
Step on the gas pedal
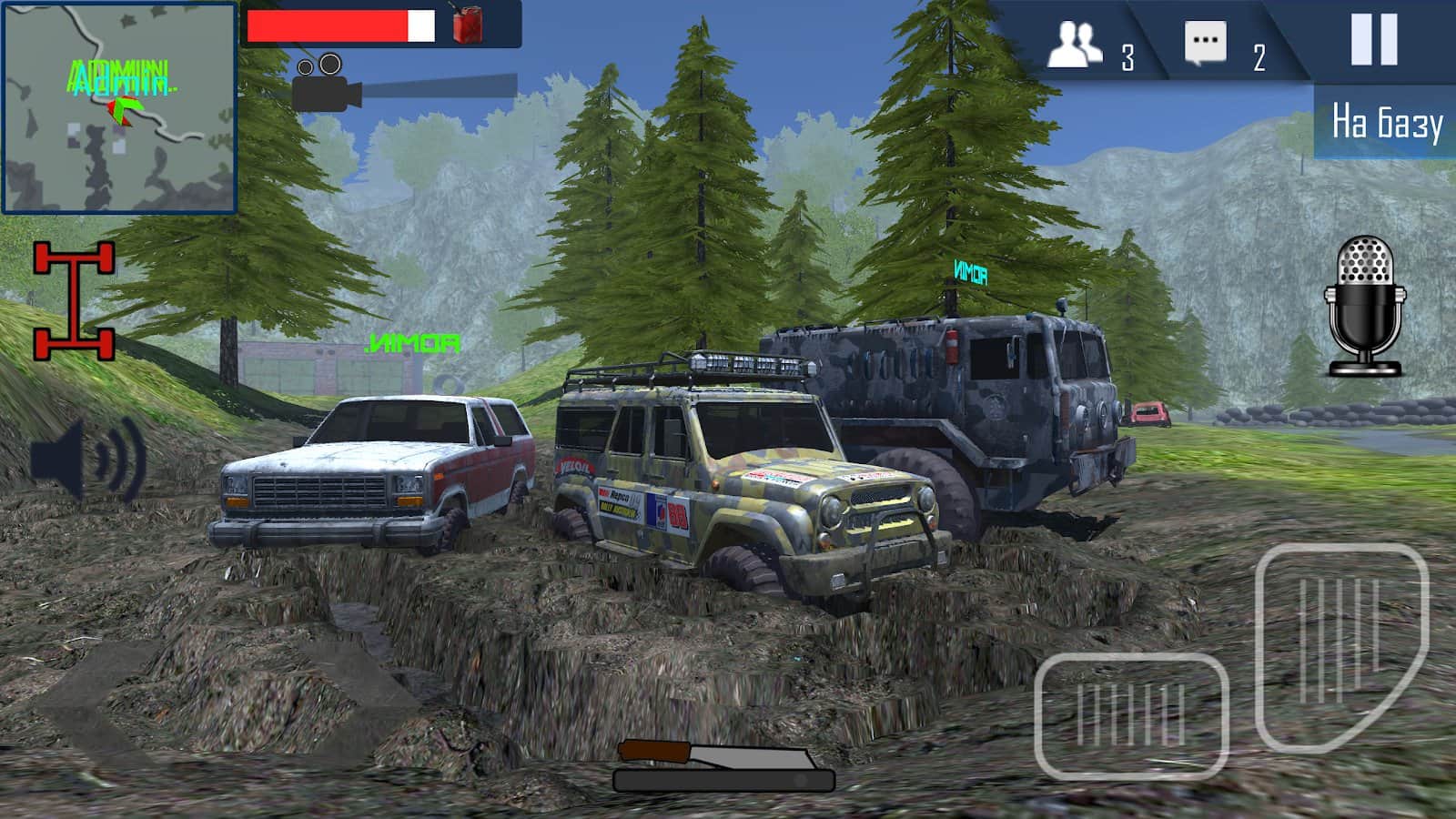click(1340, 644)
